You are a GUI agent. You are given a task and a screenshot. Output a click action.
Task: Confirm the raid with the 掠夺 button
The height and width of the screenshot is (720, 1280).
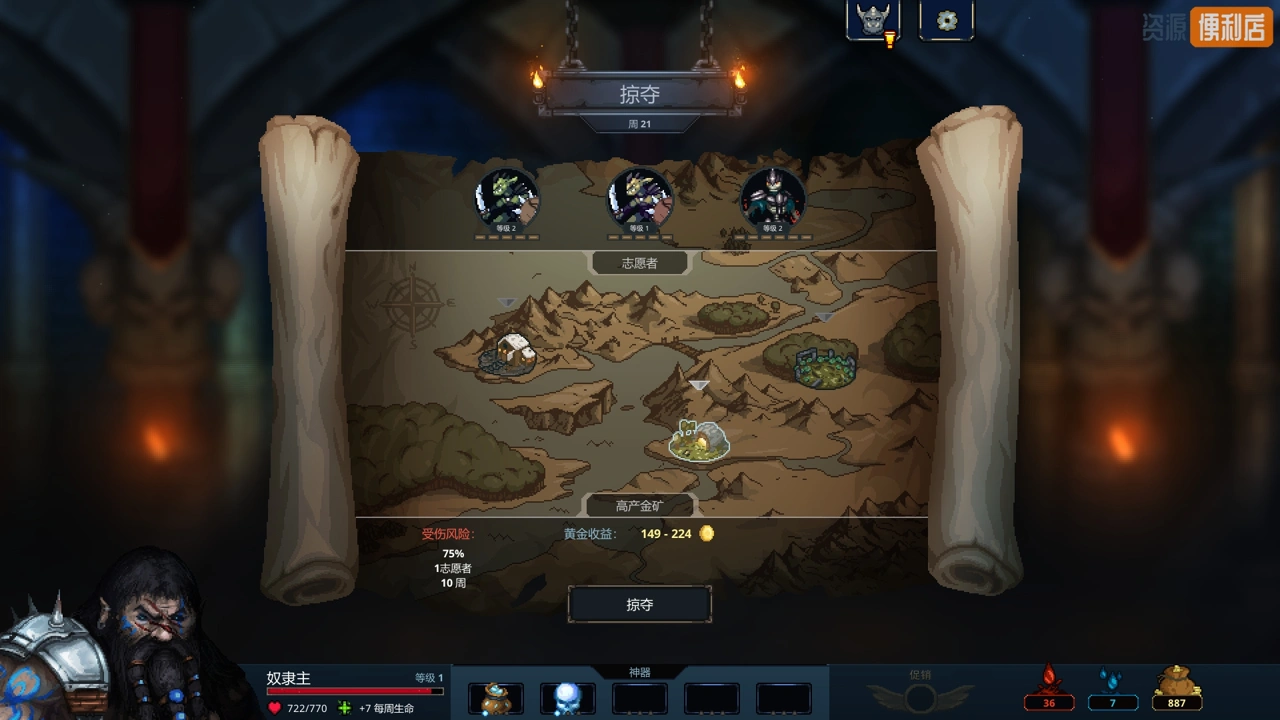coord(640,605)
